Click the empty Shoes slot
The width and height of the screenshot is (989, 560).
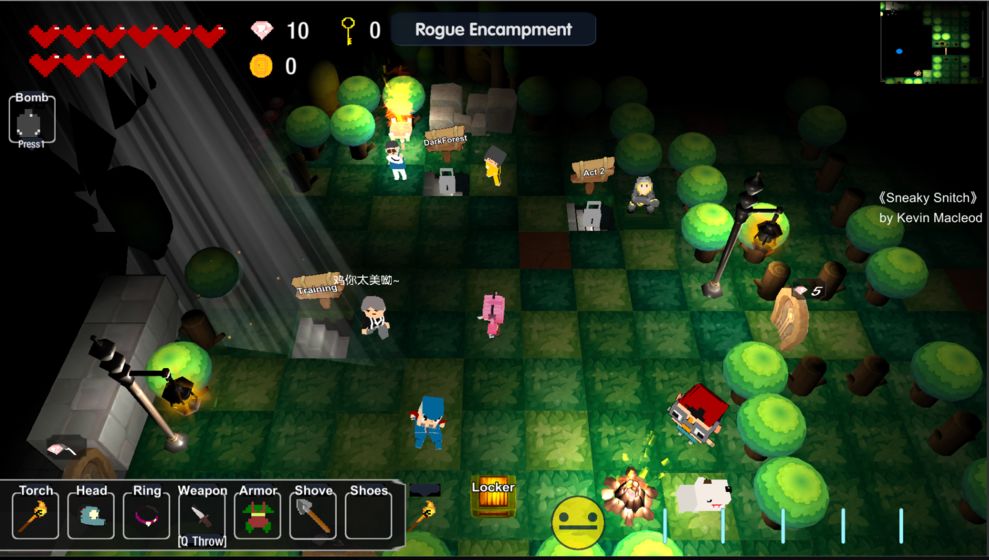(x=368, y=516)
